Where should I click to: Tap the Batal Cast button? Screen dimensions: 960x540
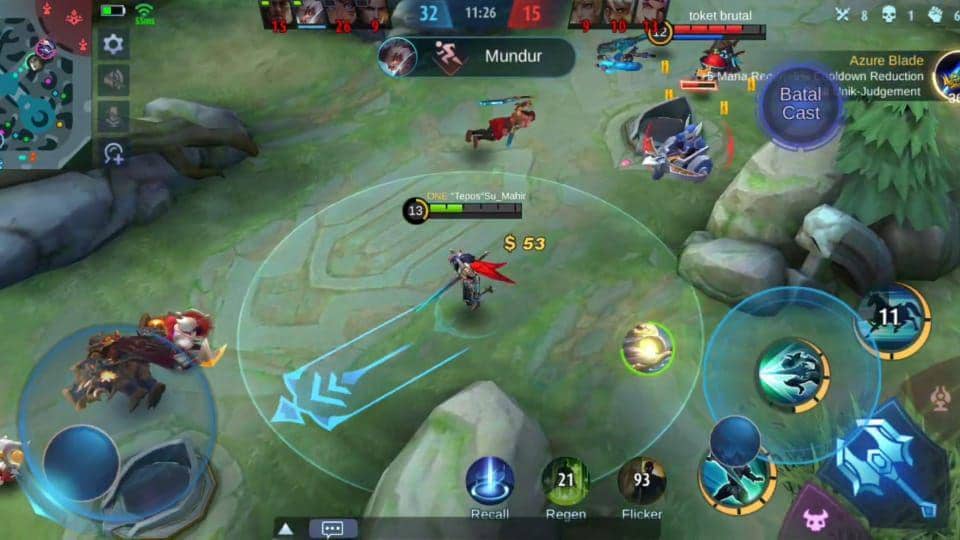tap(800, 104)
